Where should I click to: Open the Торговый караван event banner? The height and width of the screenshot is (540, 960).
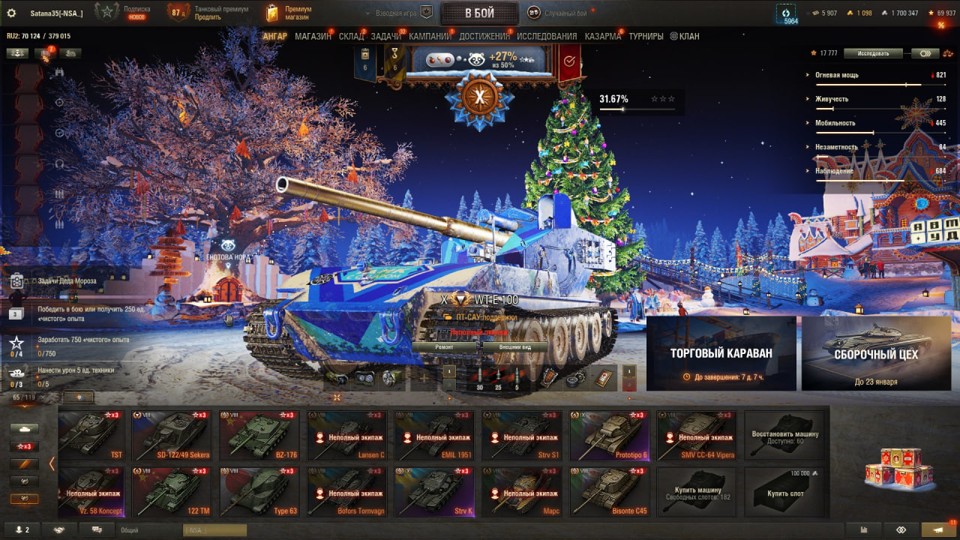721,353
